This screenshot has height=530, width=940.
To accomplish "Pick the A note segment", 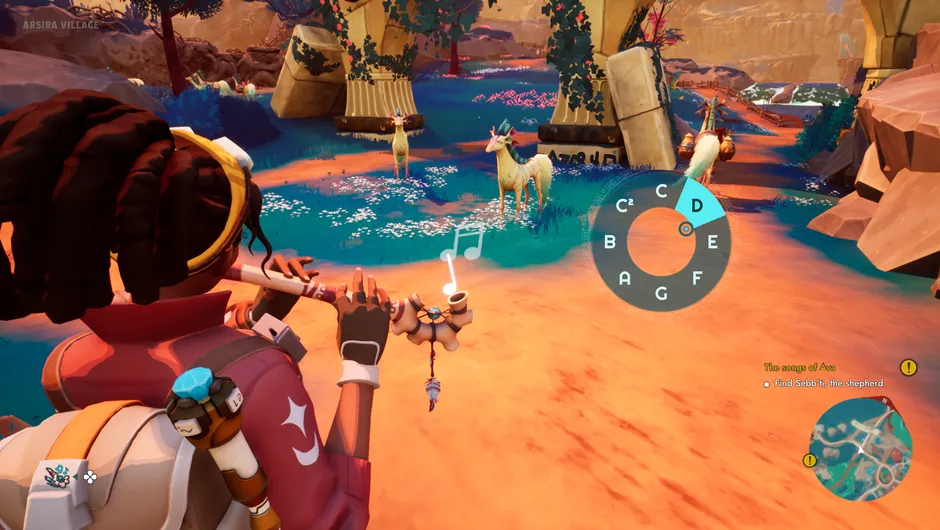I will pos(625,277).
